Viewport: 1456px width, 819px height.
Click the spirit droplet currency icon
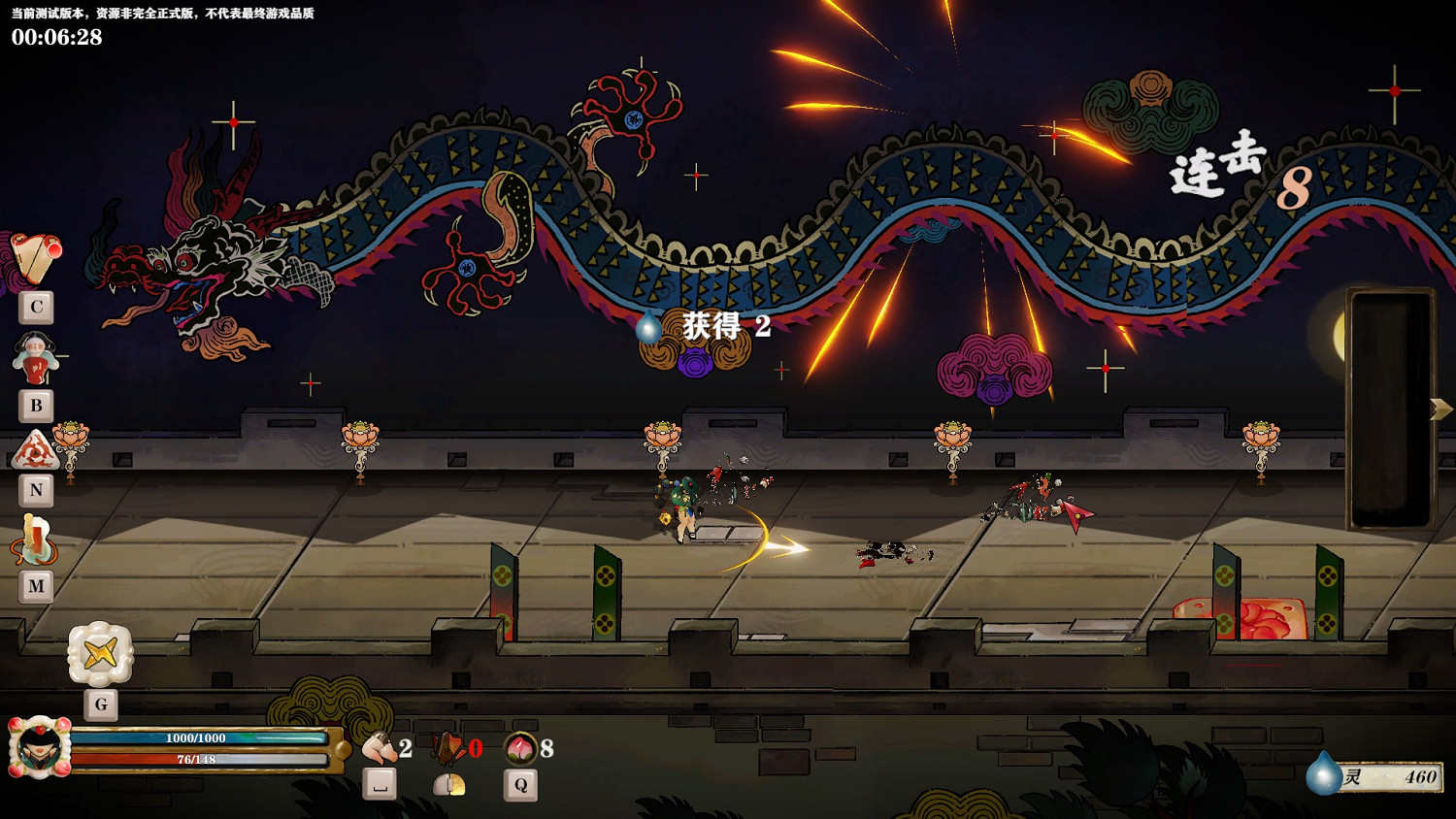pyautogui.click(x=1323, y=774)
